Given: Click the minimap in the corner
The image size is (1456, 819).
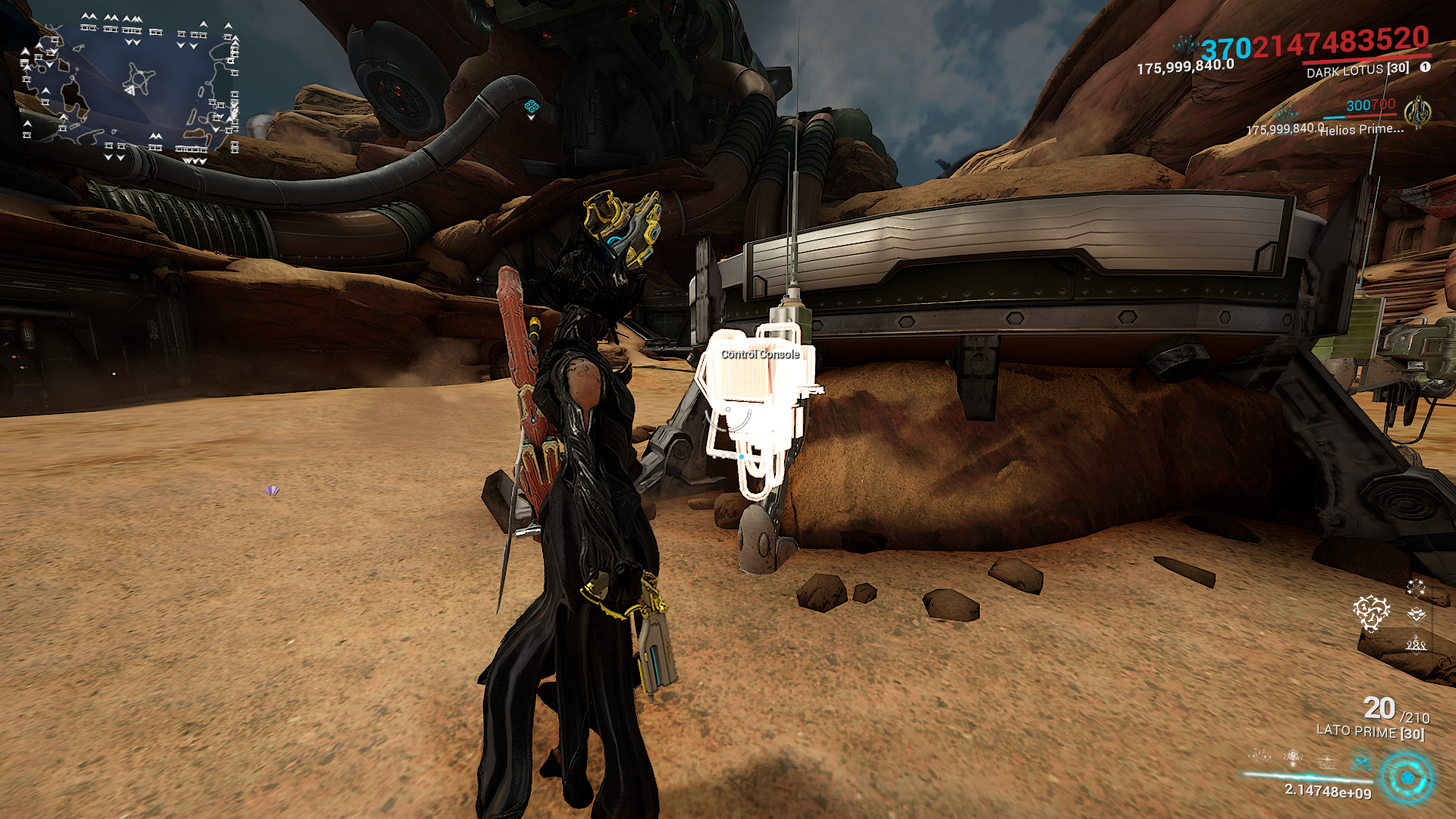Looking at the screenshot, I should coord(130,87).
